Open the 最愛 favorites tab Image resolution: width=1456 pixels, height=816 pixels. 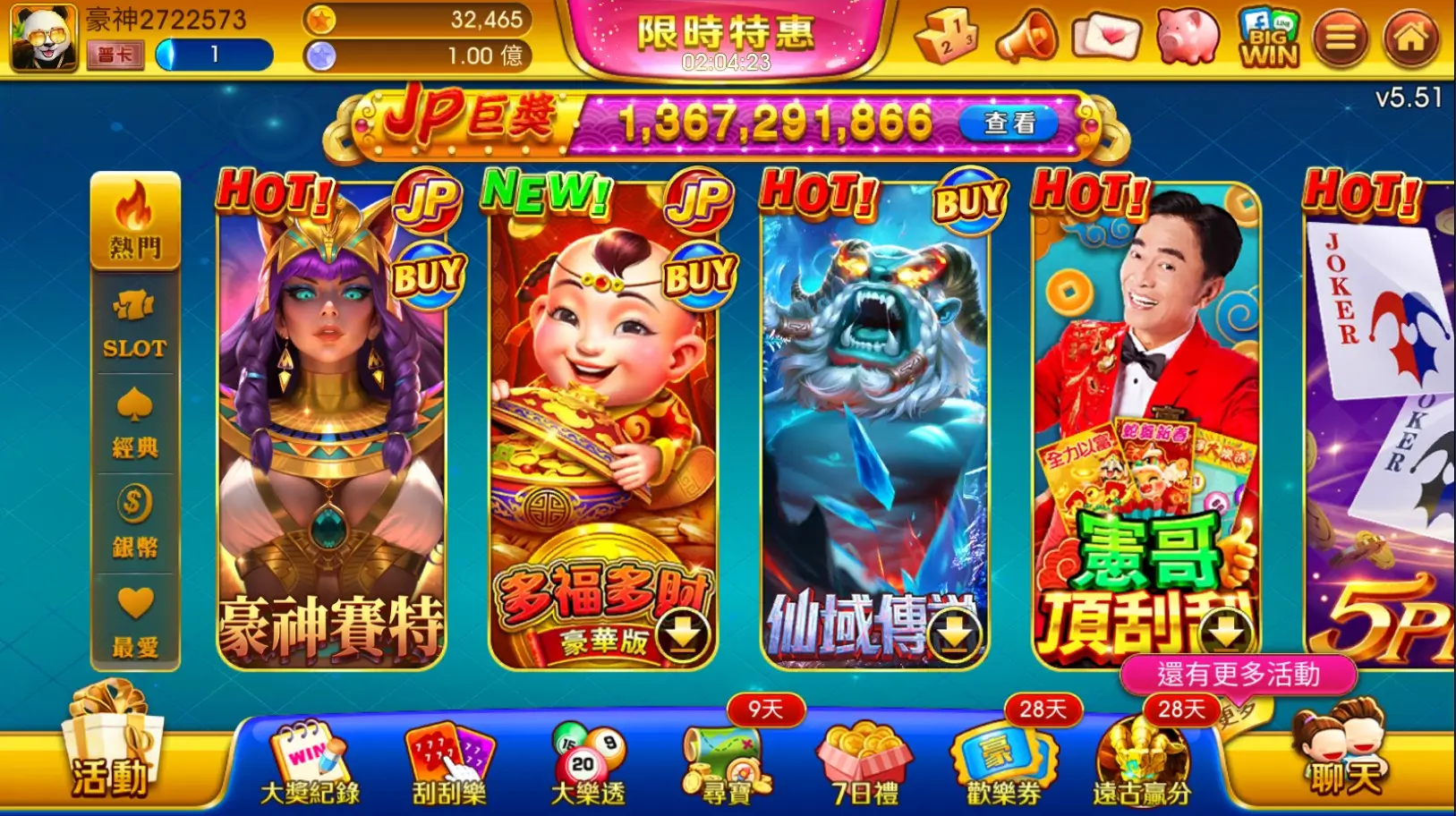coord(135,617)
